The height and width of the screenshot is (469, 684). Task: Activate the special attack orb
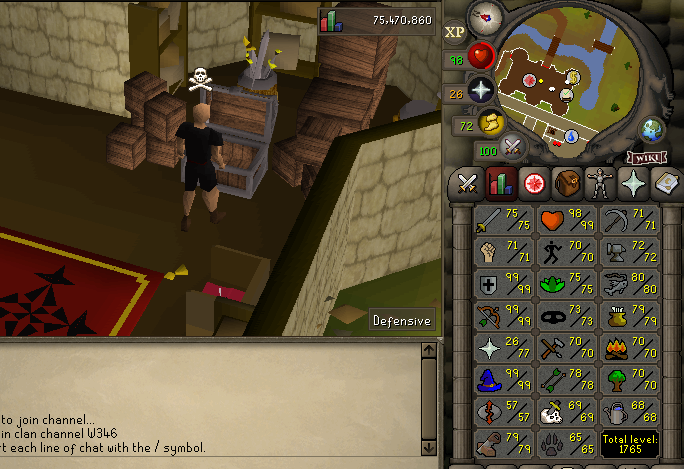[514, 147]
